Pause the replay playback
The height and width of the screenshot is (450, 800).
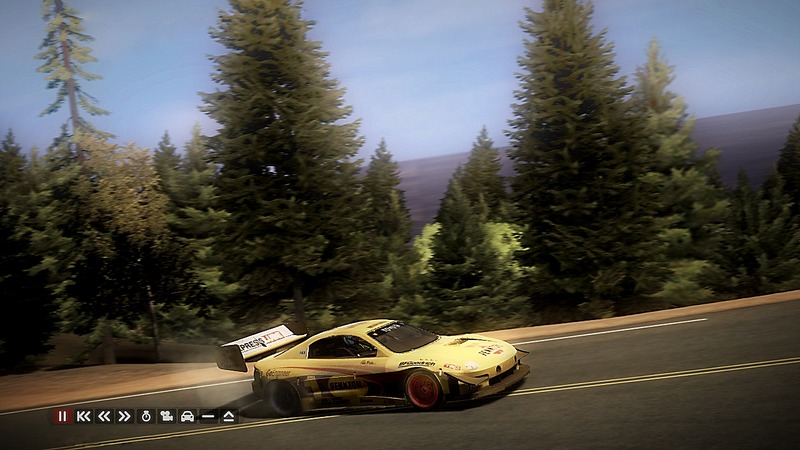[63, 416]
